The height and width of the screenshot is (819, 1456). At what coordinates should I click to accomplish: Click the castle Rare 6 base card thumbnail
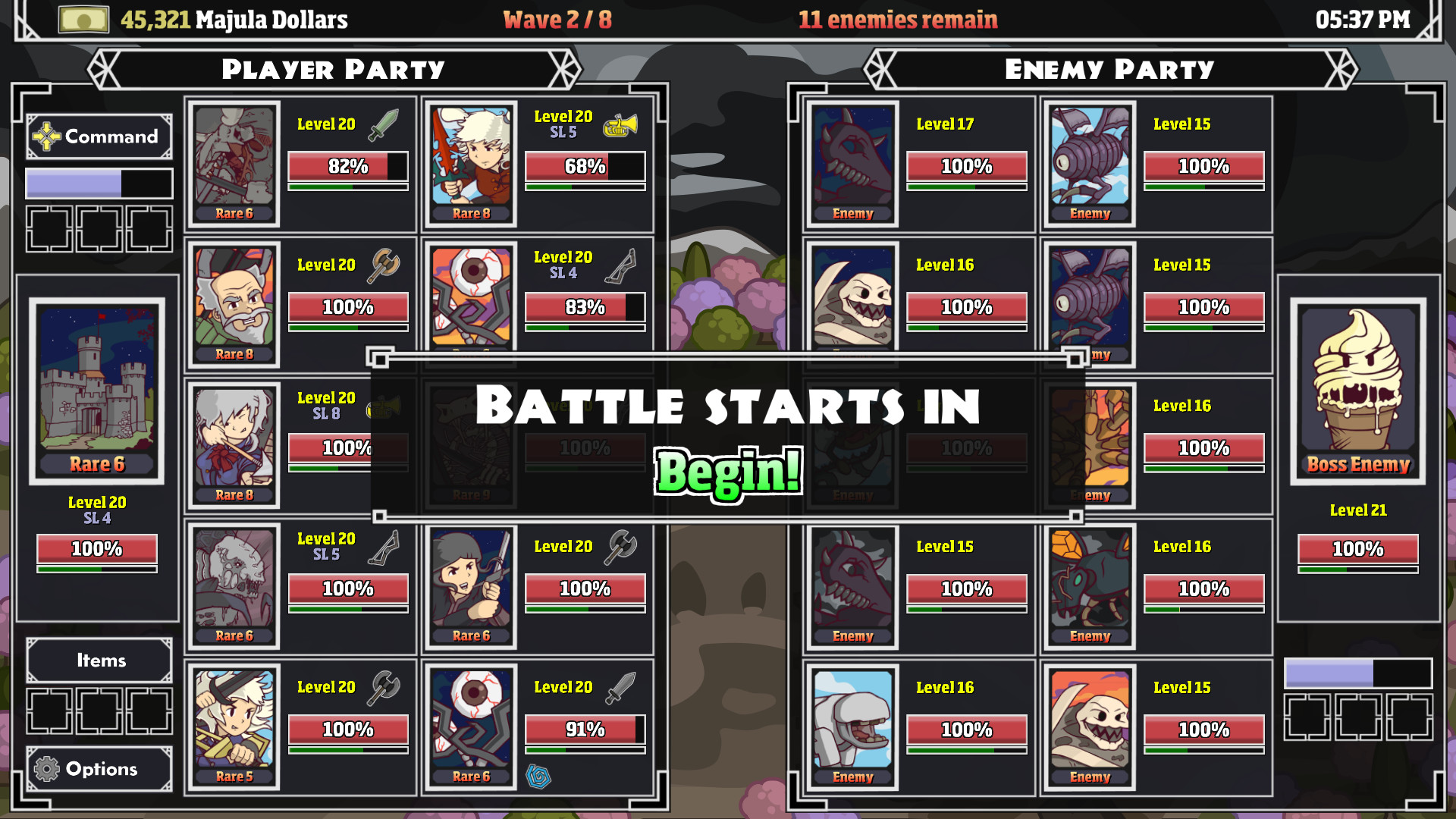click(x=97, y=387)
